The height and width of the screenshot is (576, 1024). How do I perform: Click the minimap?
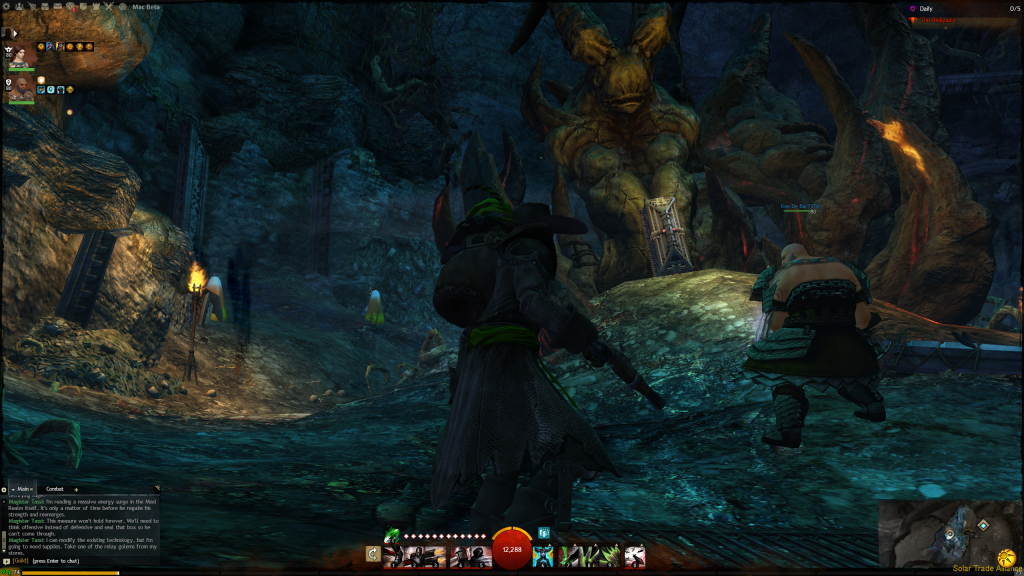click(945, 532)
